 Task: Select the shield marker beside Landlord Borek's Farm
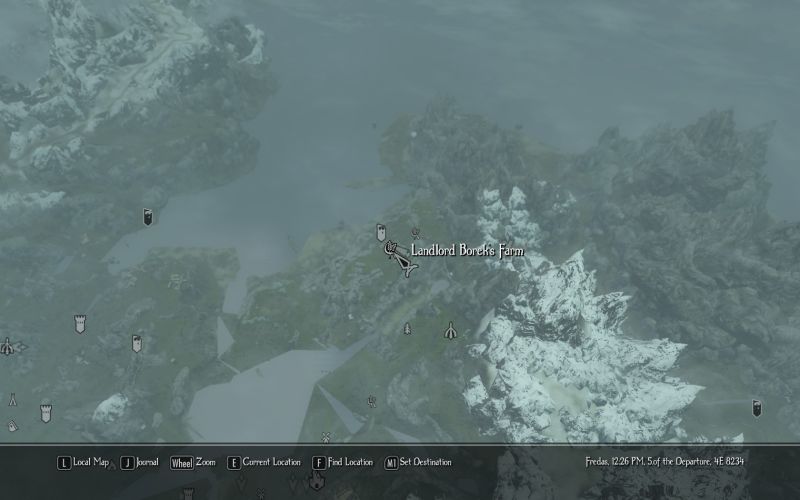pos(381,233)
